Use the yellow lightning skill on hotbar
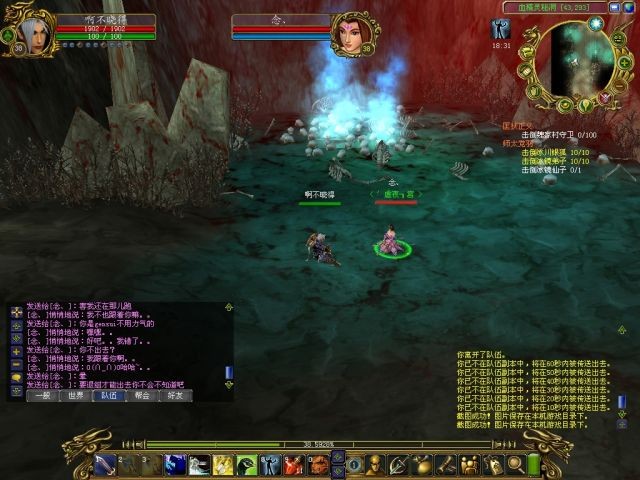 coord(222,464)
